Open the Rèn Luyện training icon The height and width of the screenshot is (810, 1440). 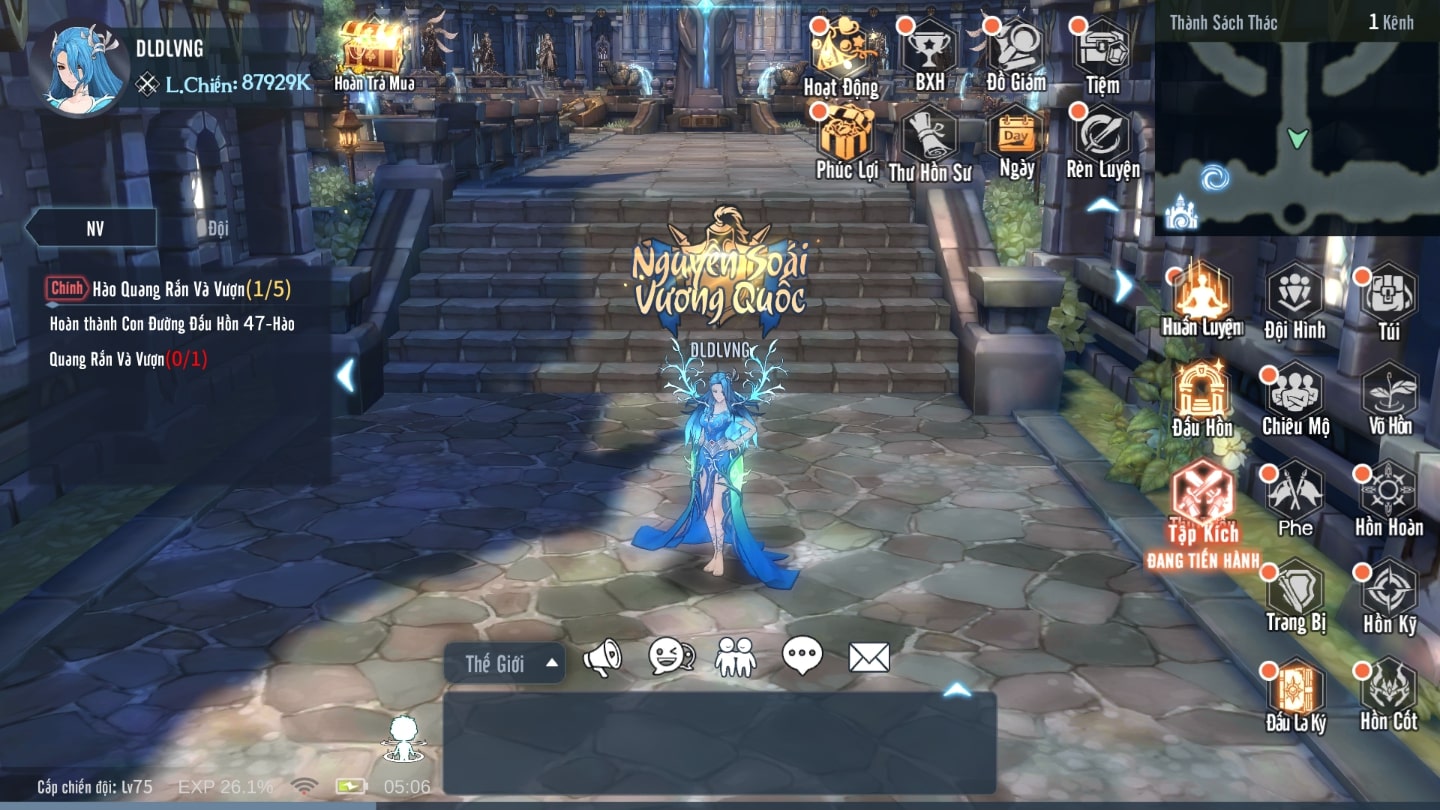tap(1102, 136)
